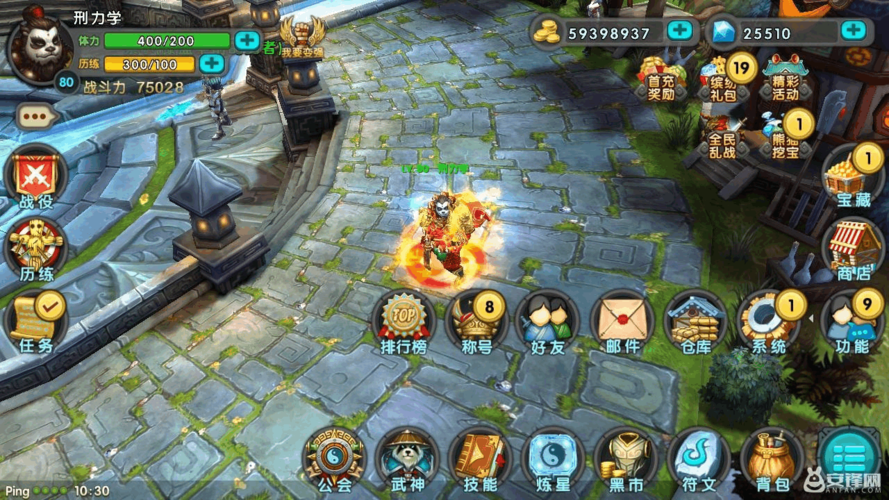
Task: Open the chat bubble button
Action: point(37,116)
